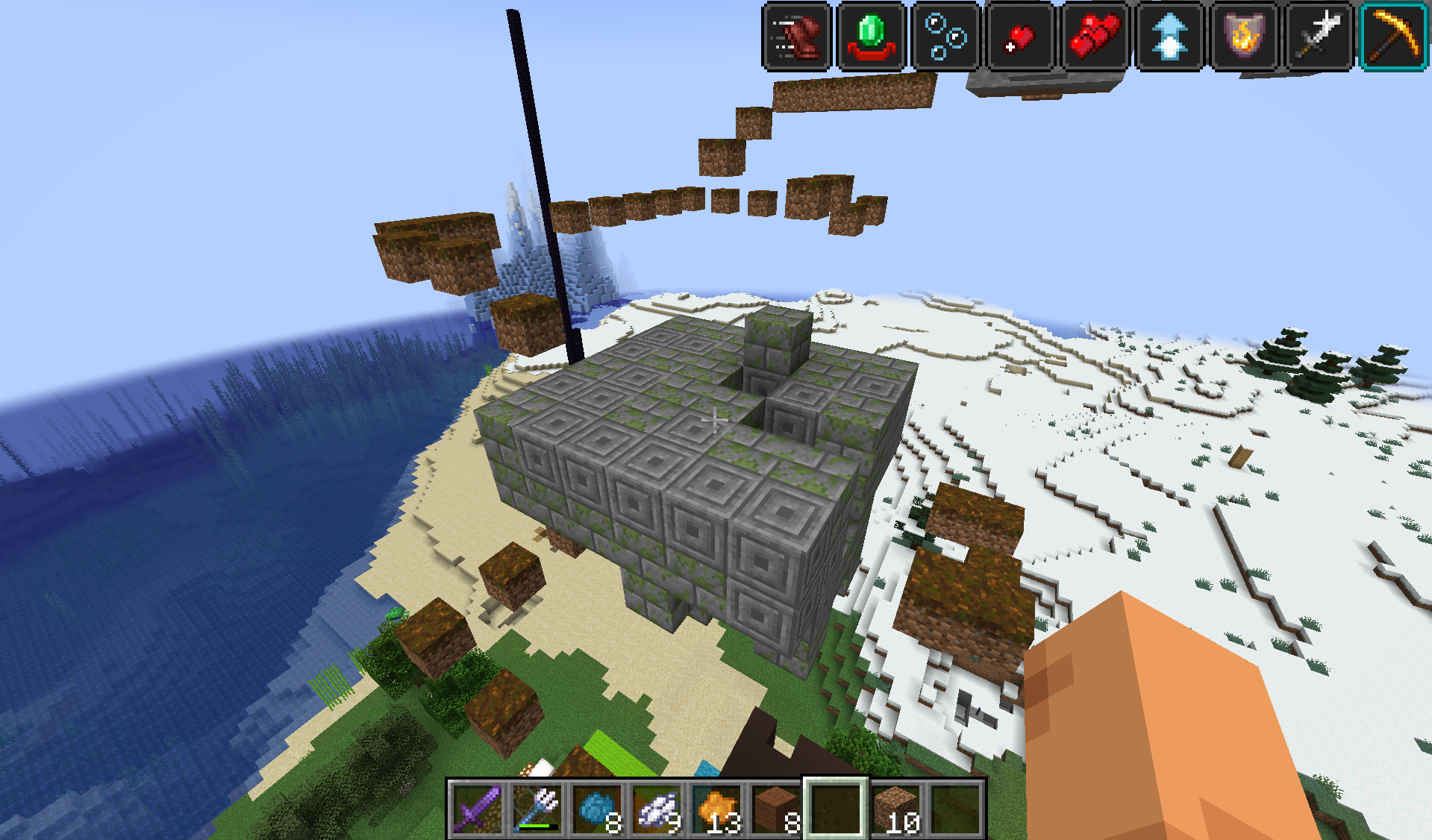
Task: Click the Water Breathing bubbles icon
Action: (945, 36)
